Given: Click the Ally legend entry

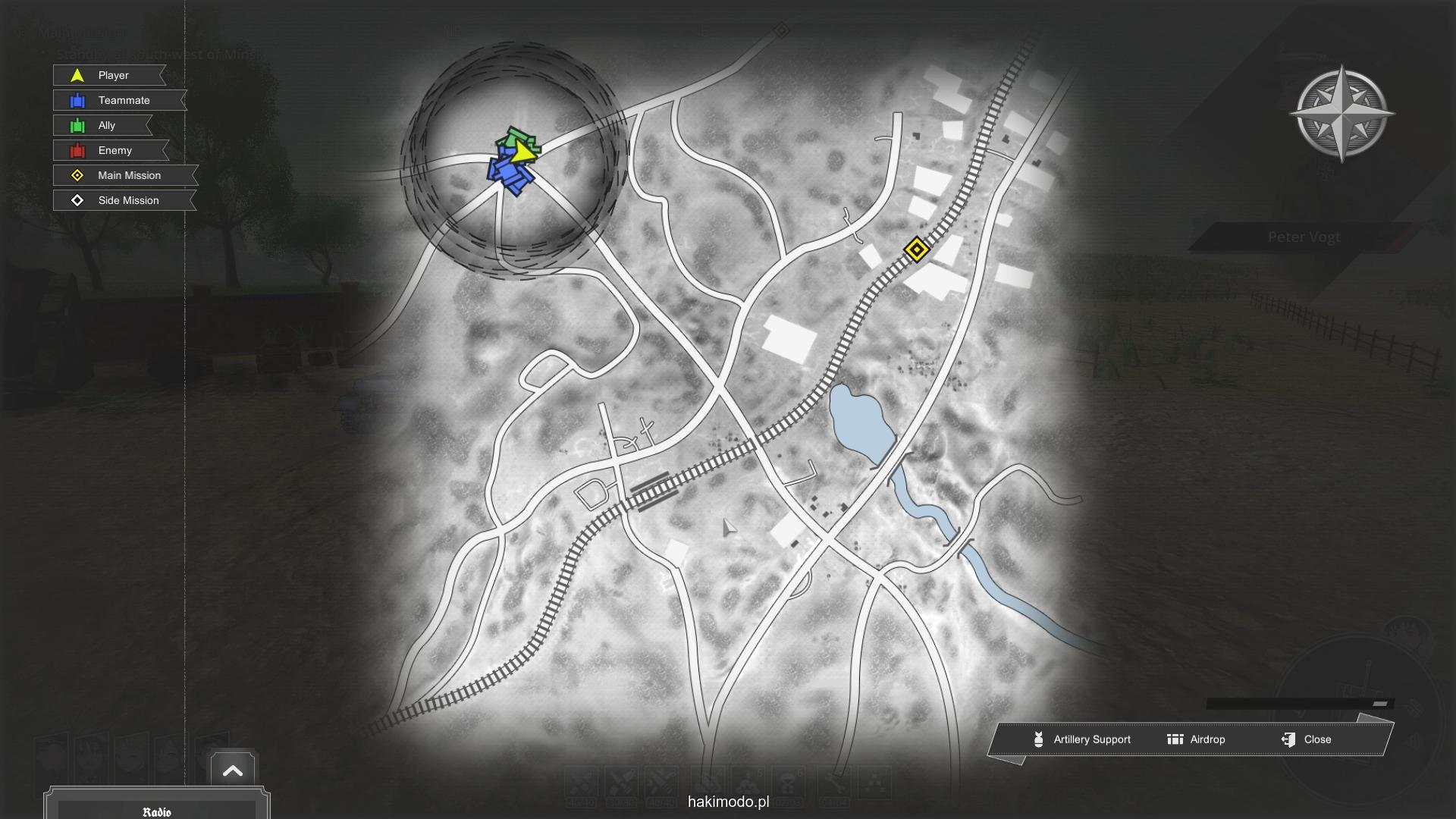Looking at the screenshot, I should coord(103,125).
